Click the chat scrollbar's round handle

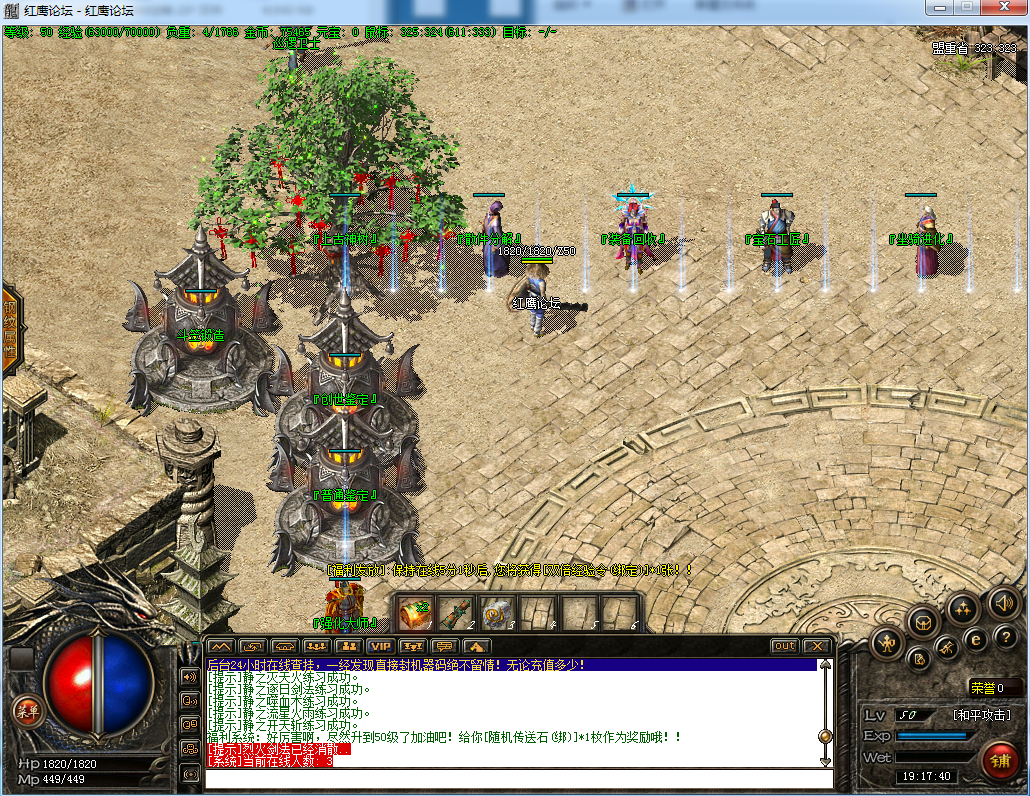point(825,736)
